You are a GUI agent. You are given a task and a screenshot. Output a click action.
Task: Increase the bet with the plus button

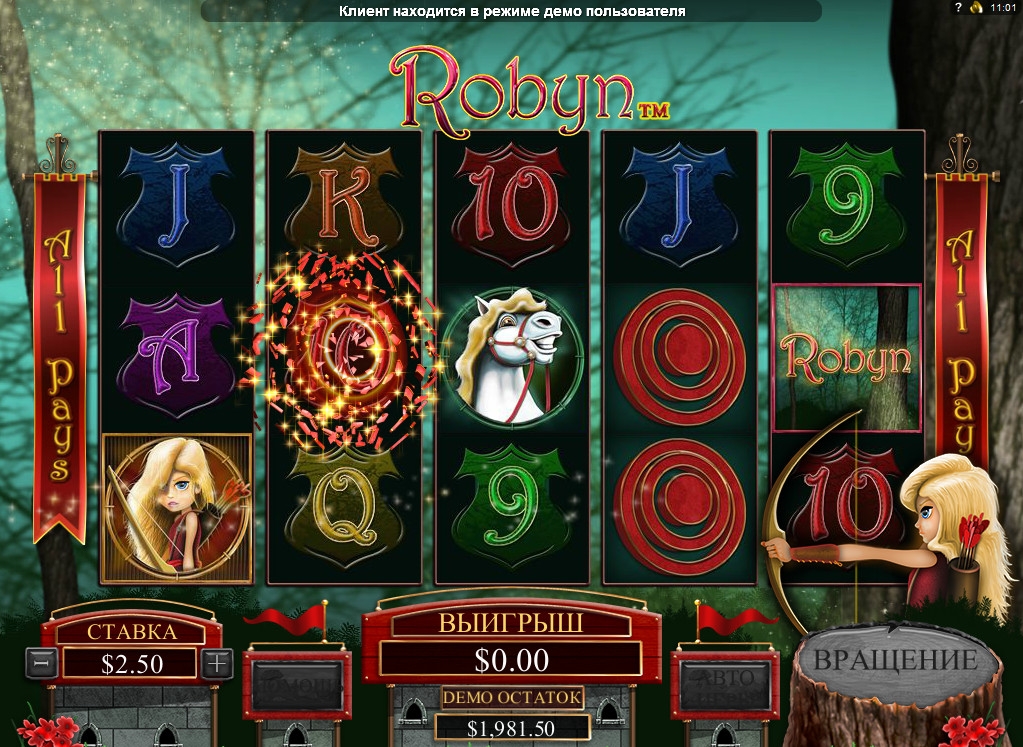(x=217, y=662)
